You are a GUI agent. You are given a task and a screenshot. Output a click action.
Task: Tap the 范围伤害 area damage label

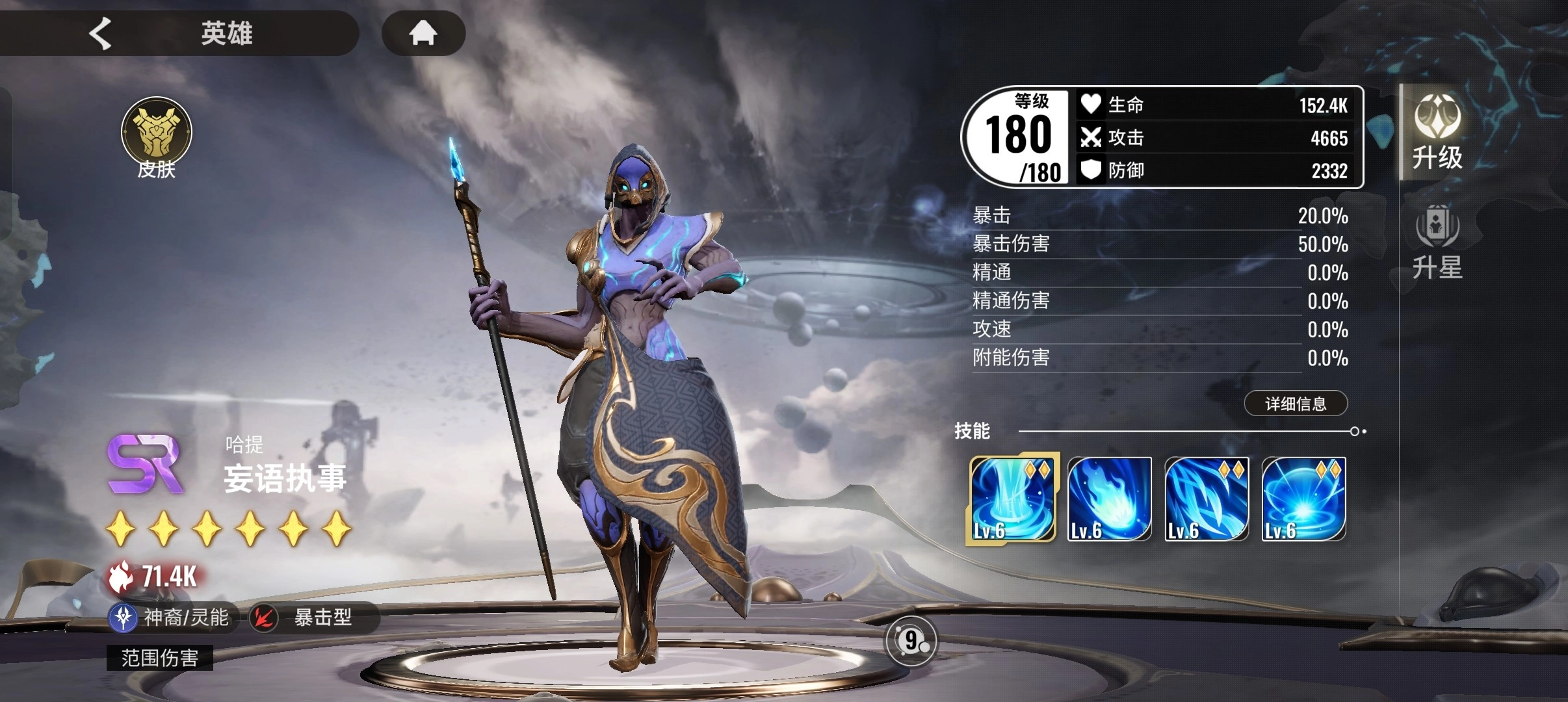tap(160, 658)
